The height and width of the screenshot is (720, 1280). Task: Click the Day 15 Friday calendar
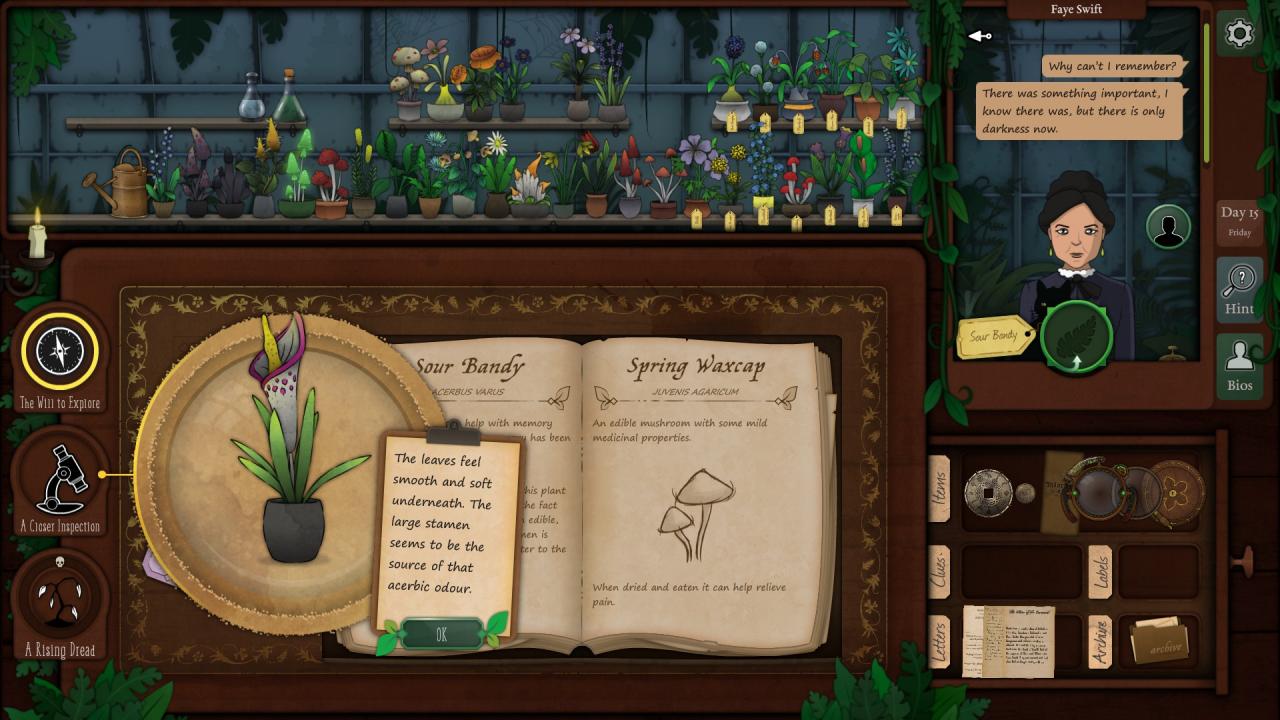(1239, 221)
